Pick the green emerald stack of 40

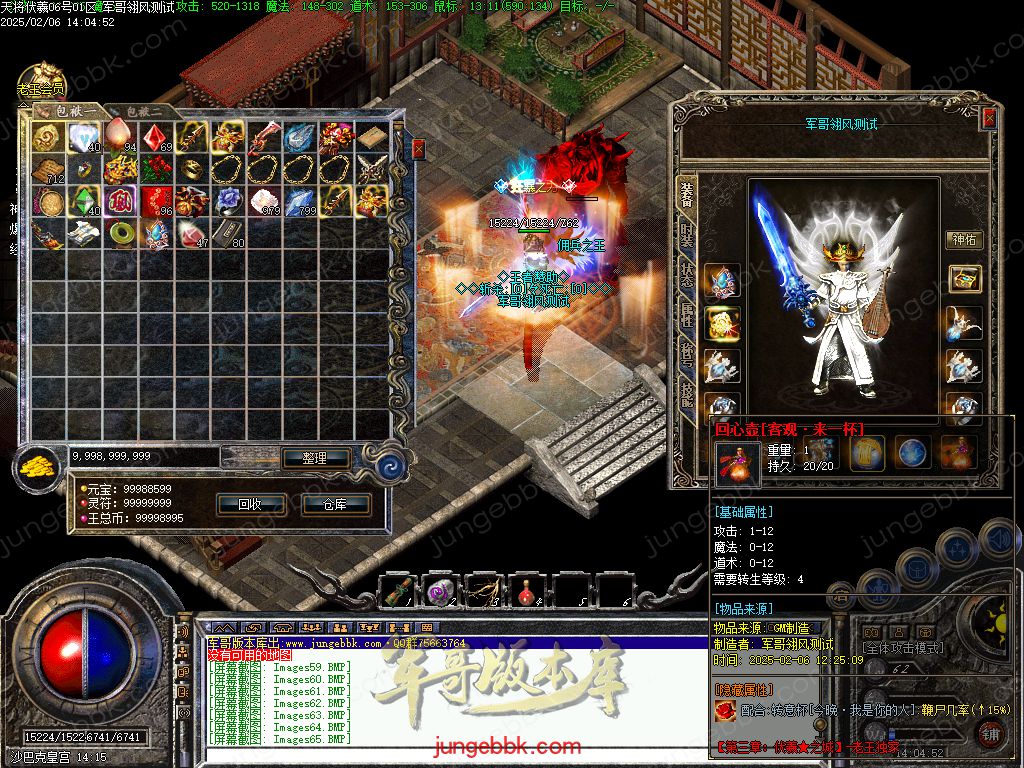83,200
